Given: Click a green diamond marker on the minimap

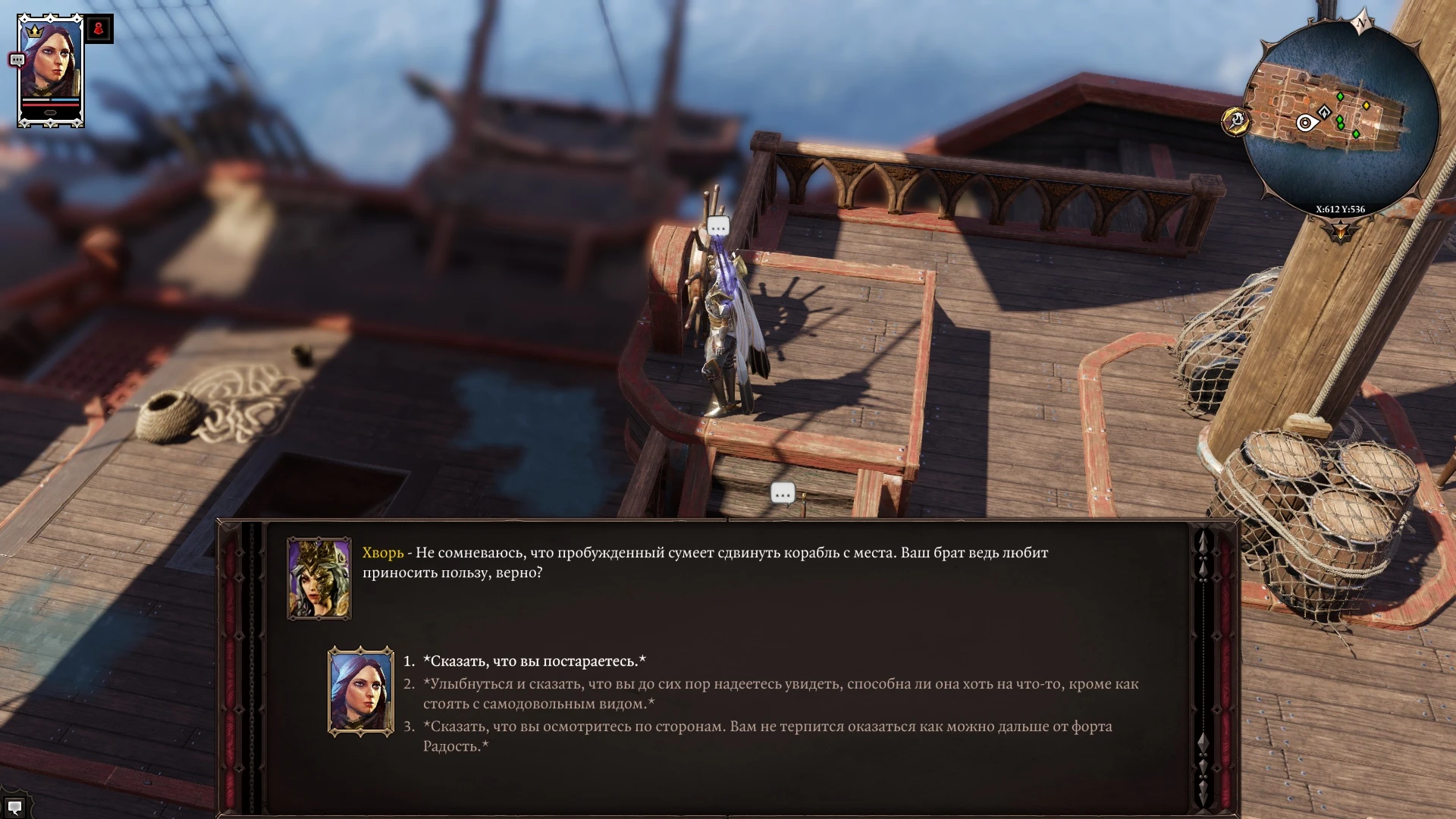Looking at the screenshot, I should click(x=1340, y=96).
